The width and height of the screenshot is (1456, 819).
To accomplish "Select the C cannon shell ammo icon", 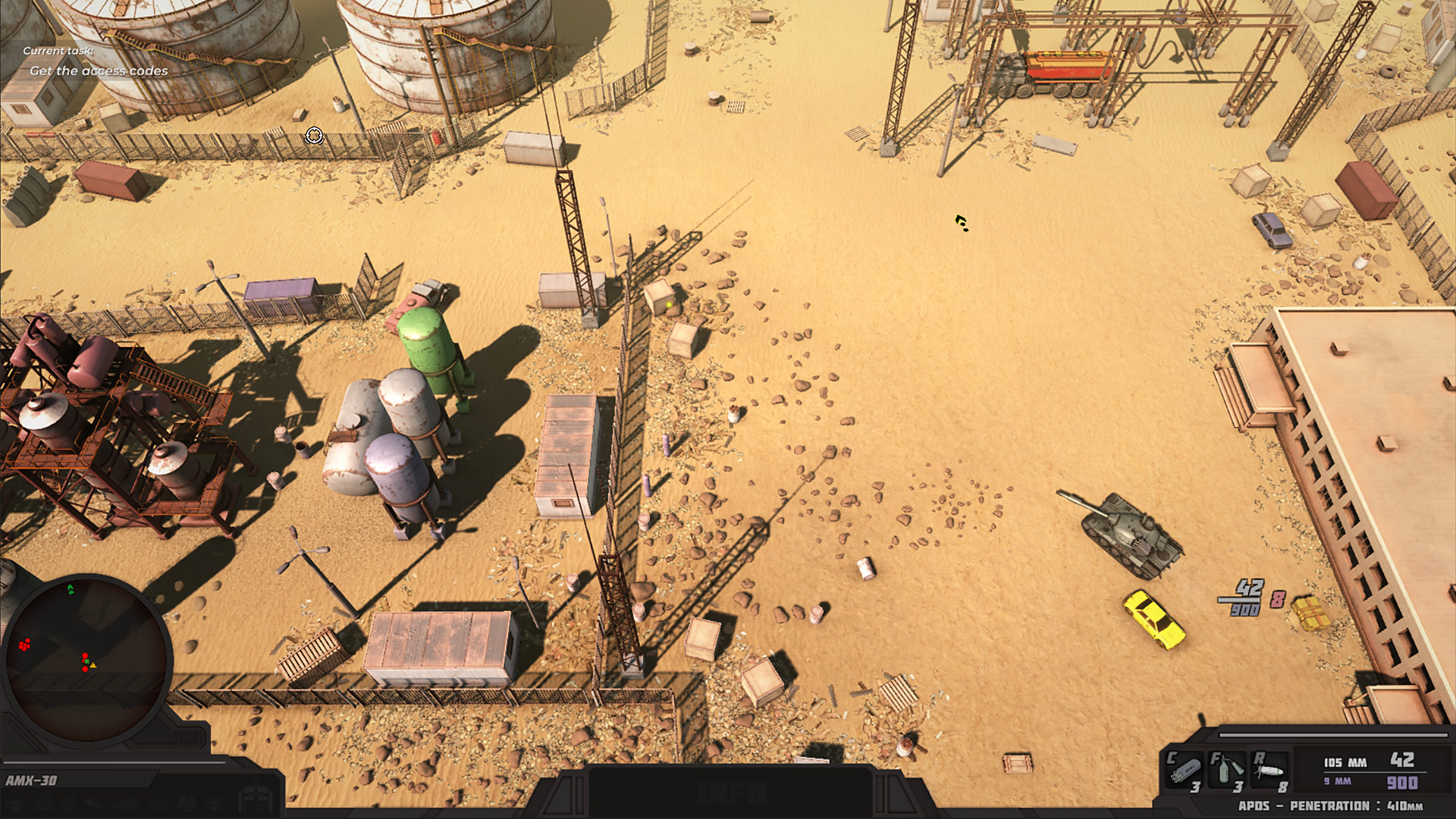I will click(1183, 770).
